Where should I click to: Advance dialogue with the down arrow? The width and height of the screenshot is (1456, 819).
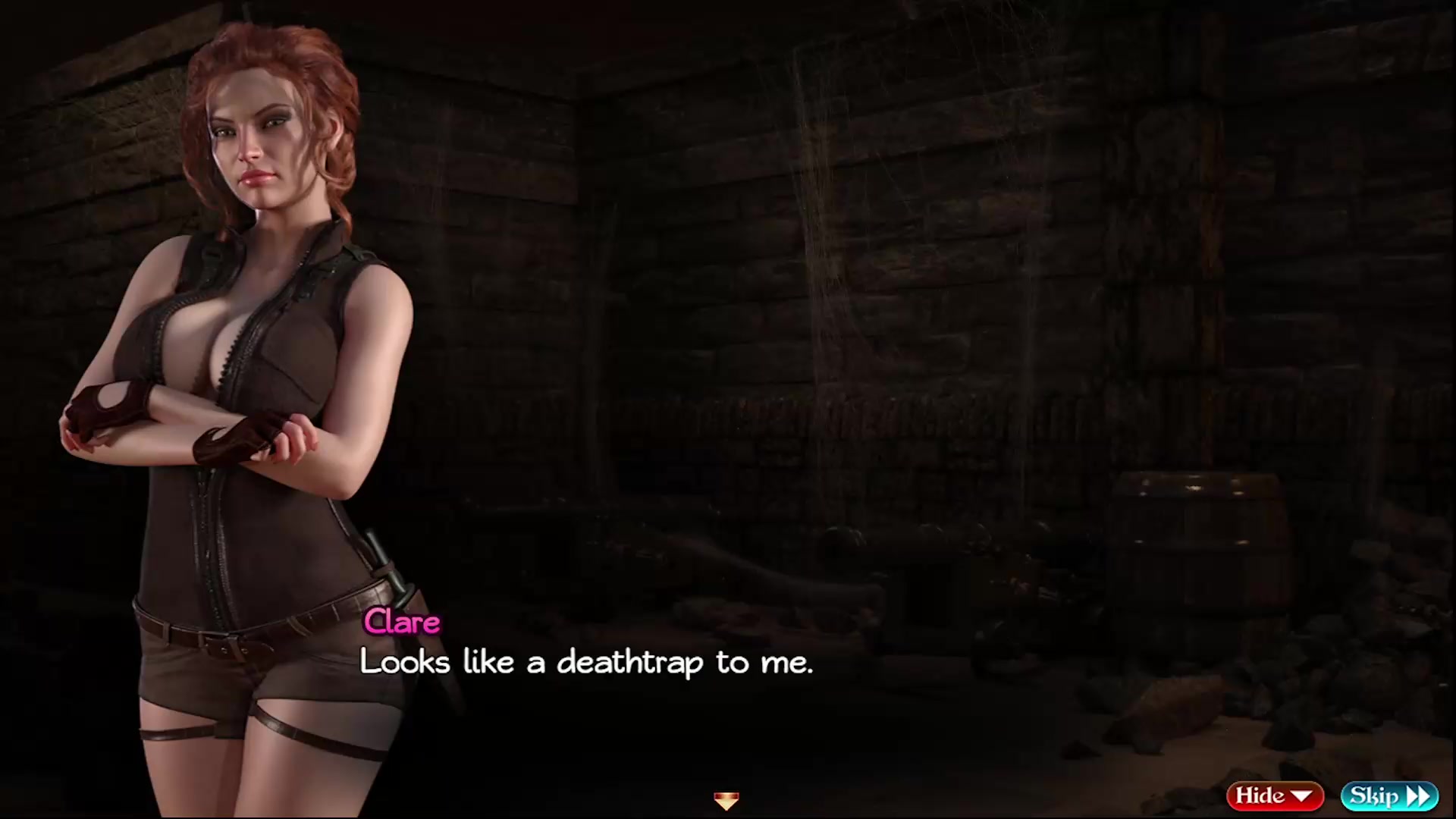[726, 800]
